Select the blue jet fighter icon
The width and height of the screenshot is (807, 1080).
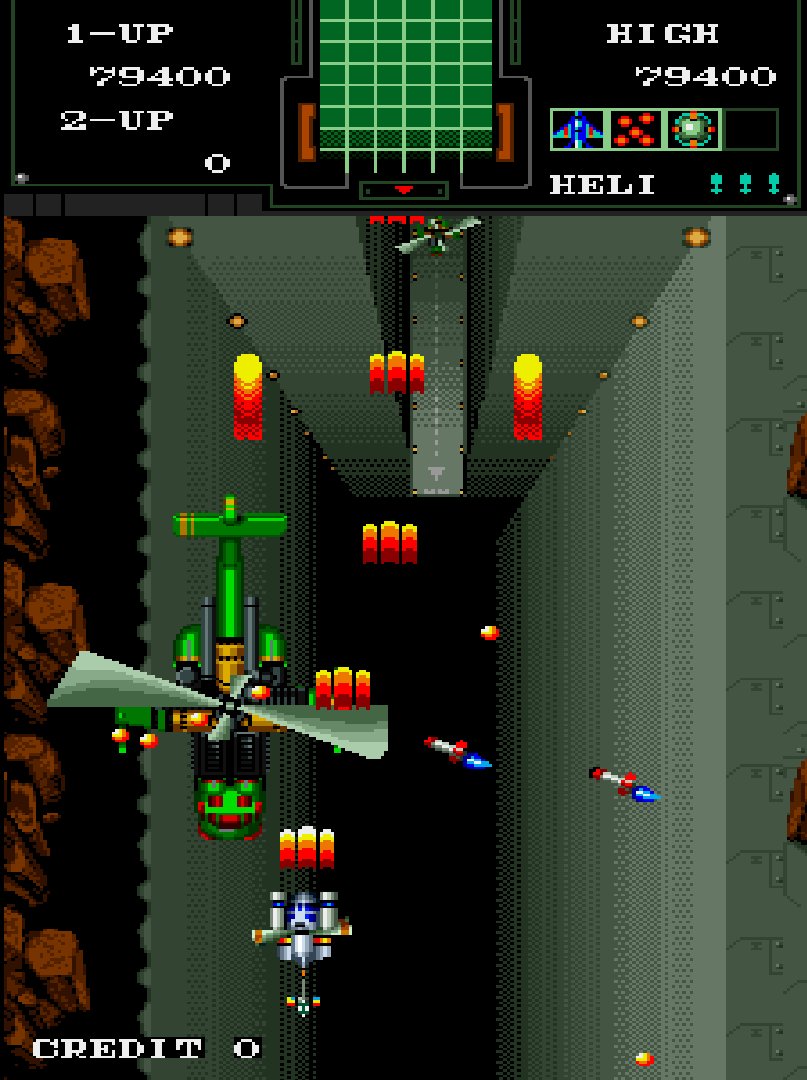[578, 130]
